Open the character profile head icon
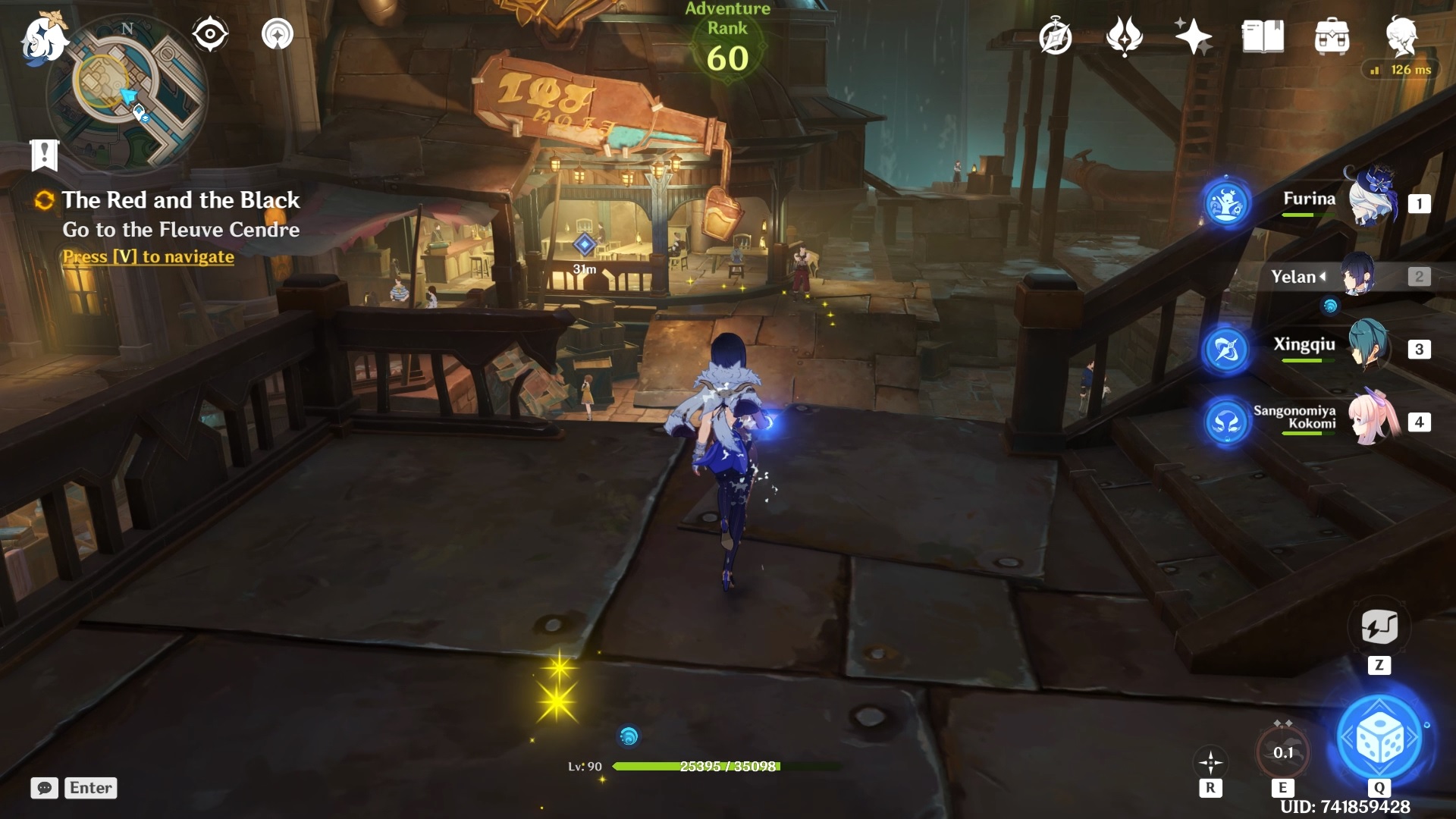 (x=1401, y=35)
